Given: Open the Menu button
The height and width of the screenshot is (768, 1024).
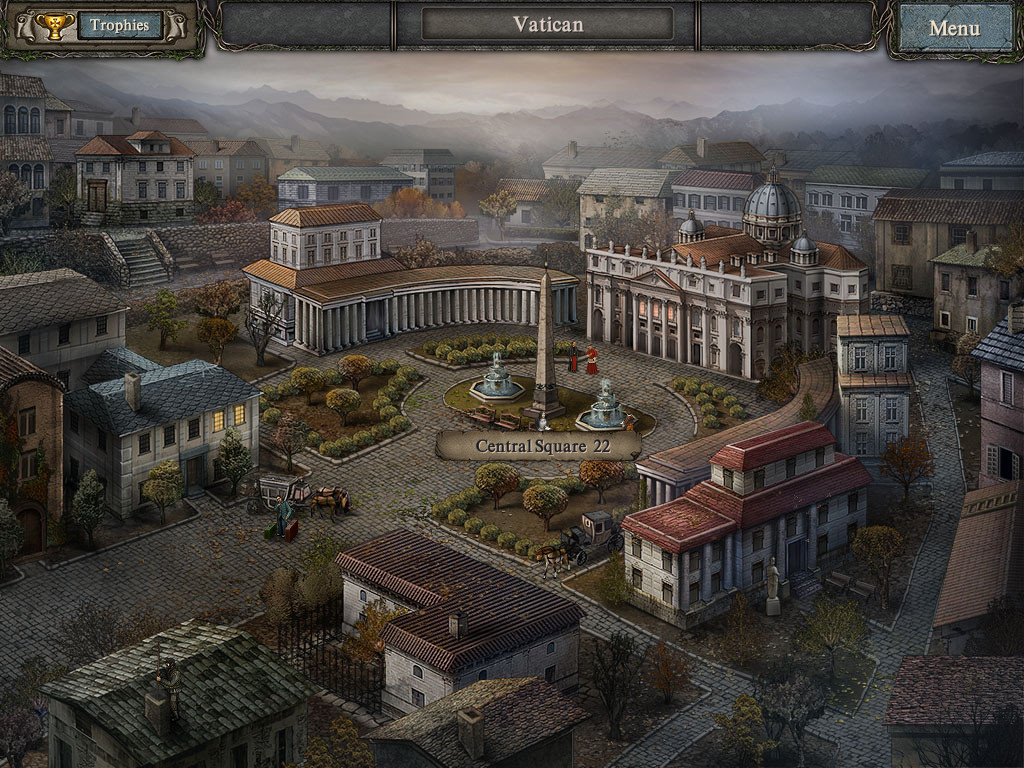Looking at the screenshot, I should click(x=954, y=28).
